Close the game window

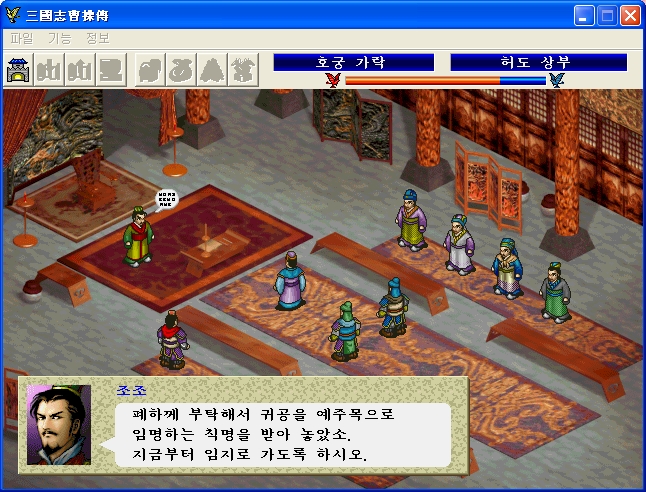tap(630, 15)
